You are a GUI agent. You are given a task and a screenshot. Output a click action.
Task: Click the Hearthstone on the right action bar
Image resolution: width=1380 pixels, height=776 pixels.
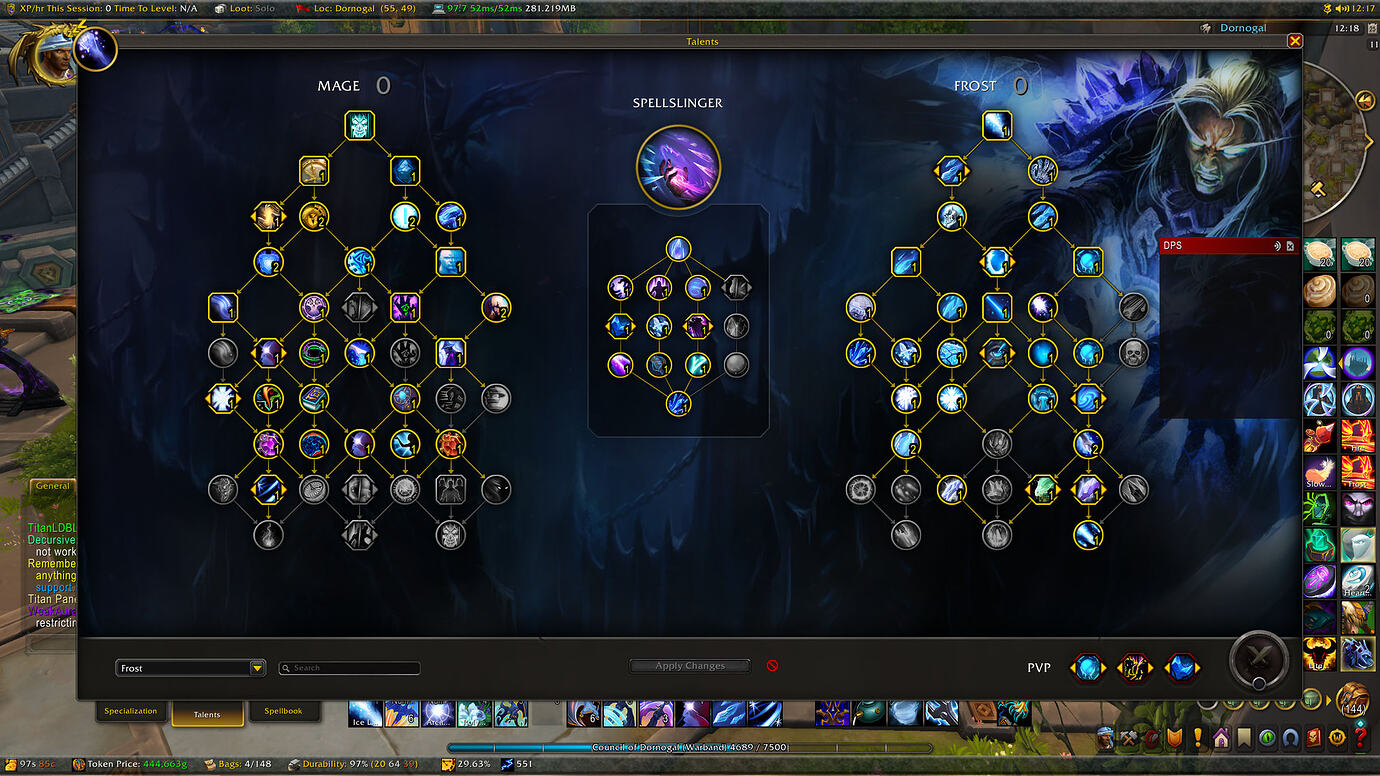[x=1358, y=582]
